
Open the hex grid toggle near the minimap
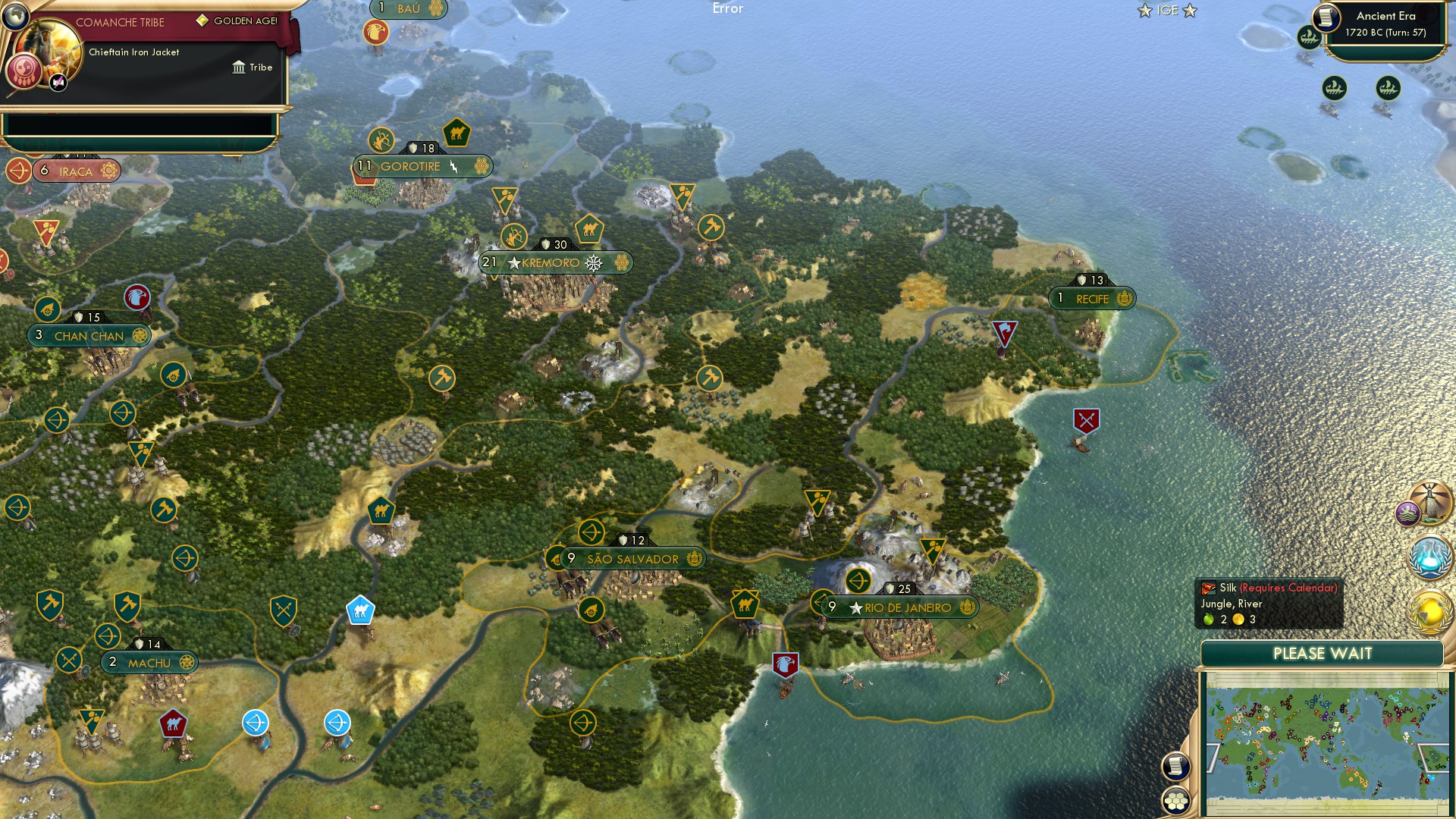pos(1177,801)
